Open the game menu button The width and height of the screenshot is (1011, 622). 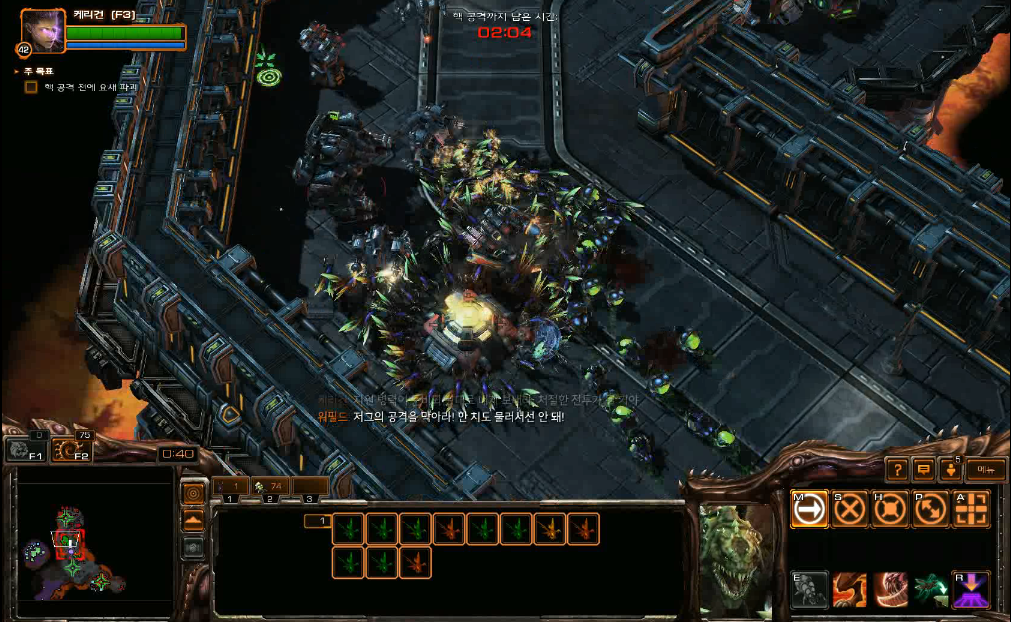tap(985, 468)
